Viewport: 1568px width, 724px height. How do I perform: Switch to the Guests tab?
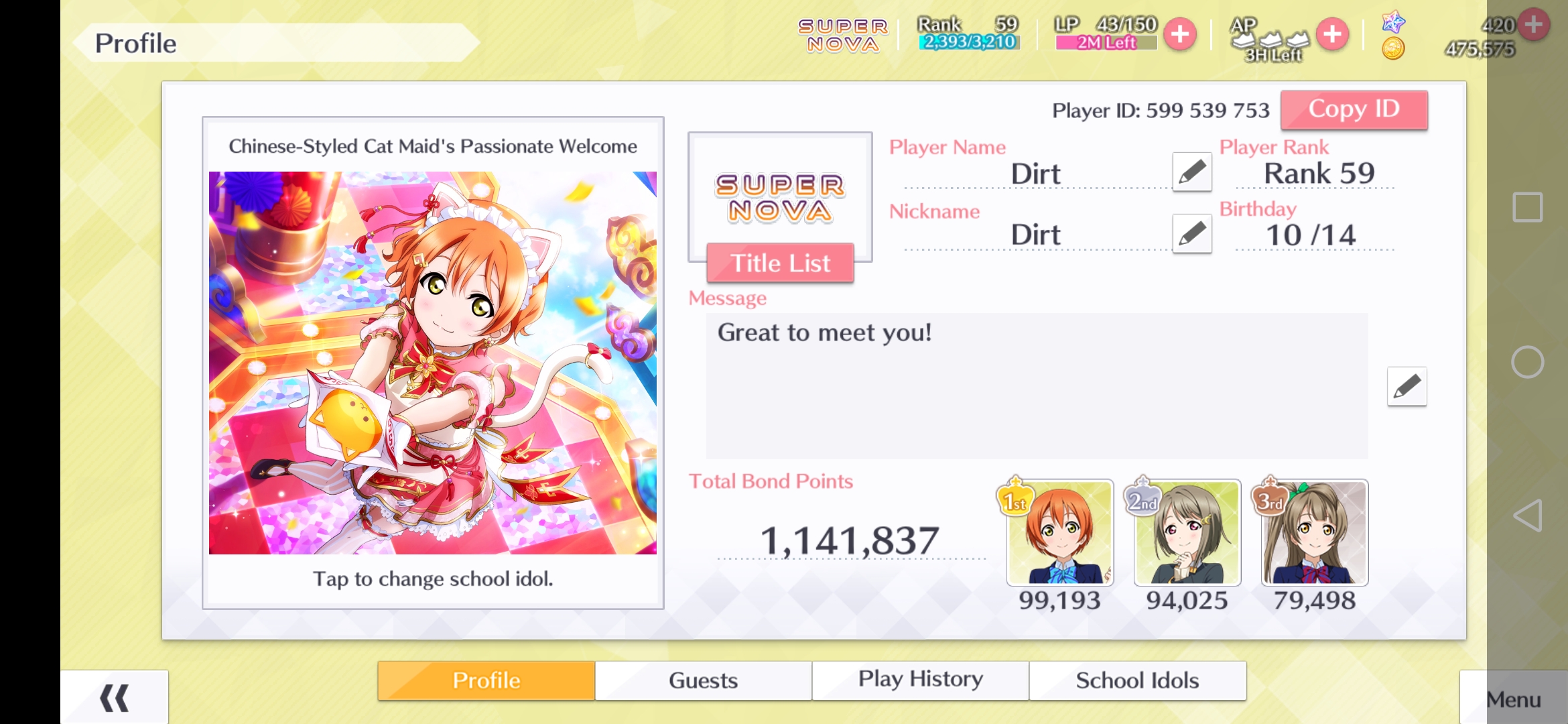click(703, 680)
